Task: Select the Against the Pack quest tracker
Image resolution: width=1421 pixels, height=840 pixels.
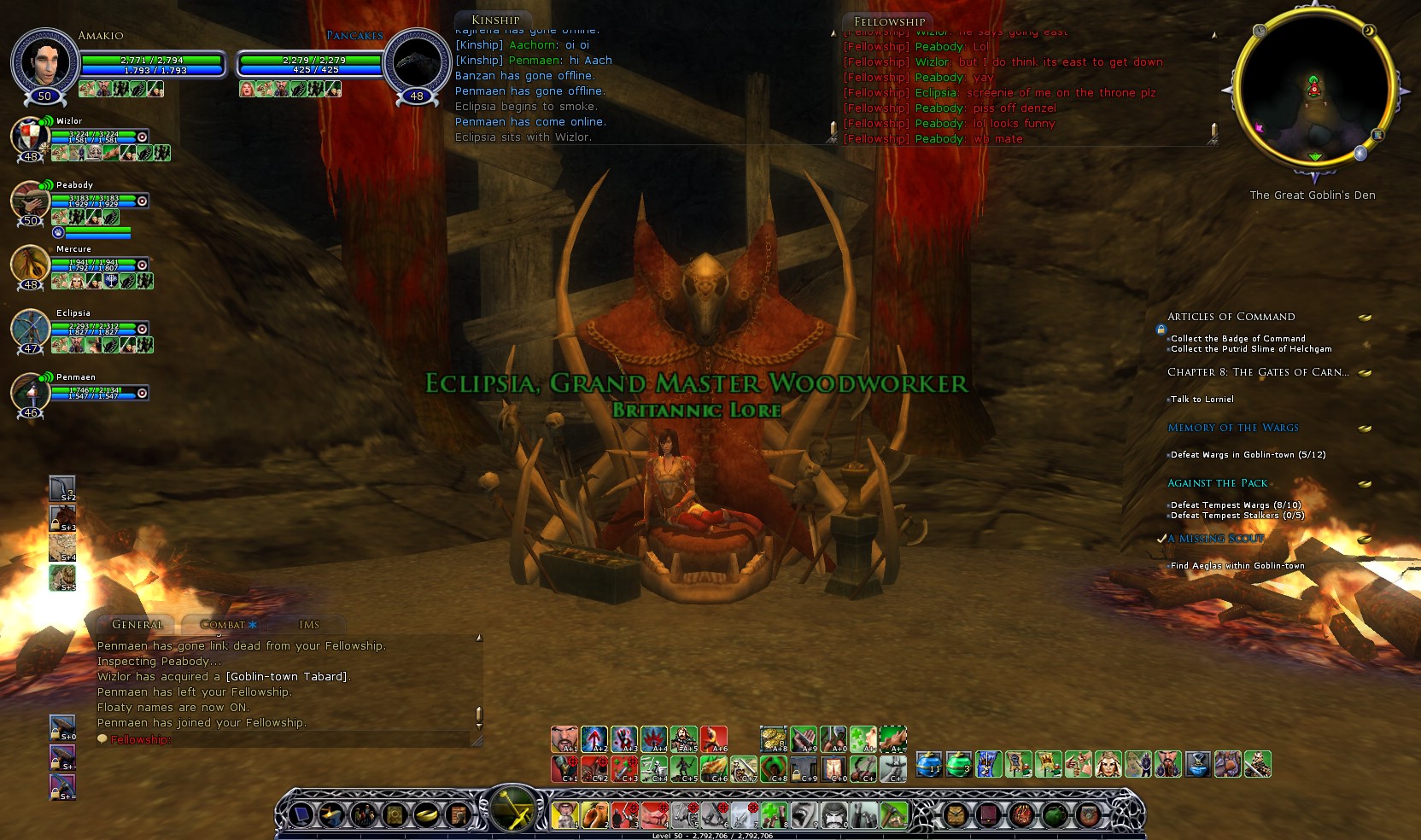Action: click(x=1217, y=483)
